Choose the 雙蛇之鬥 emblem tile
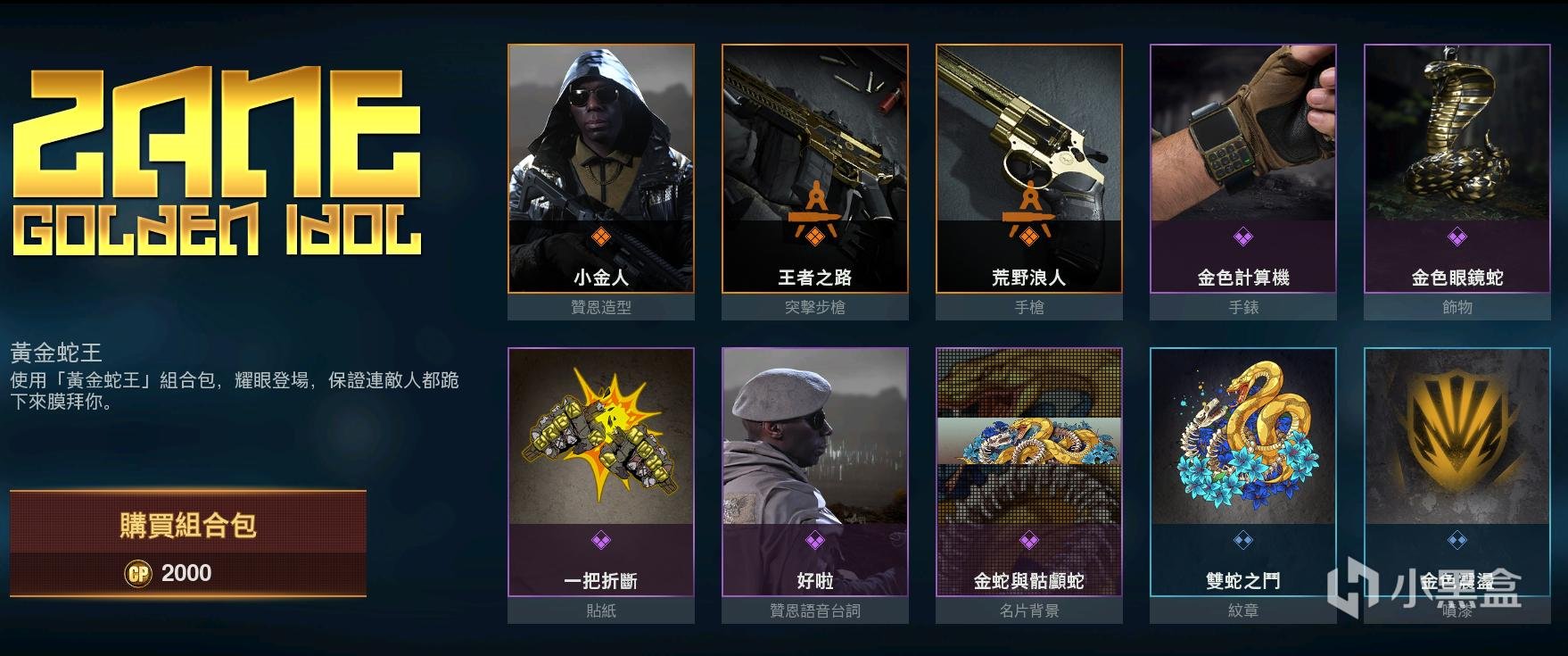The image size is (1568, 656). [x=1242, y=473]
